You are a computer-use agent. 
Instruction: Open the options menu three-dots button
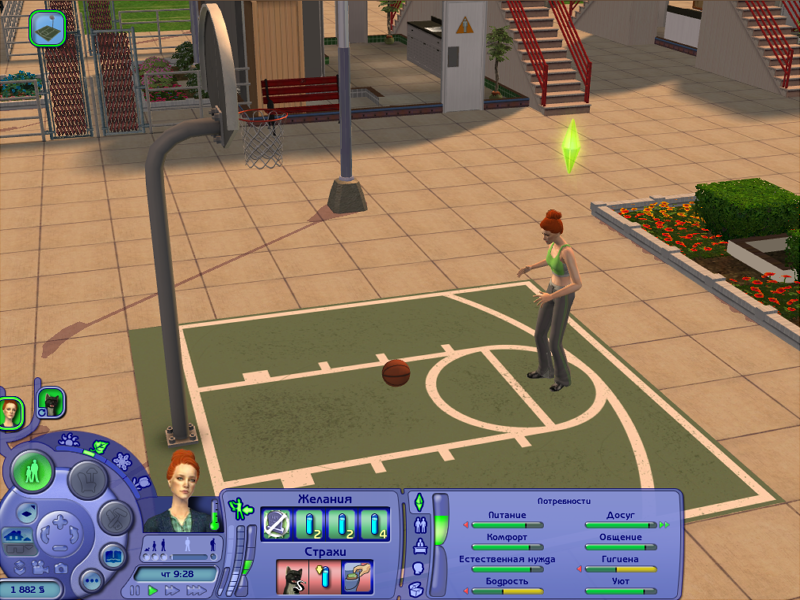pyautogui.click(x=91, y=580)
